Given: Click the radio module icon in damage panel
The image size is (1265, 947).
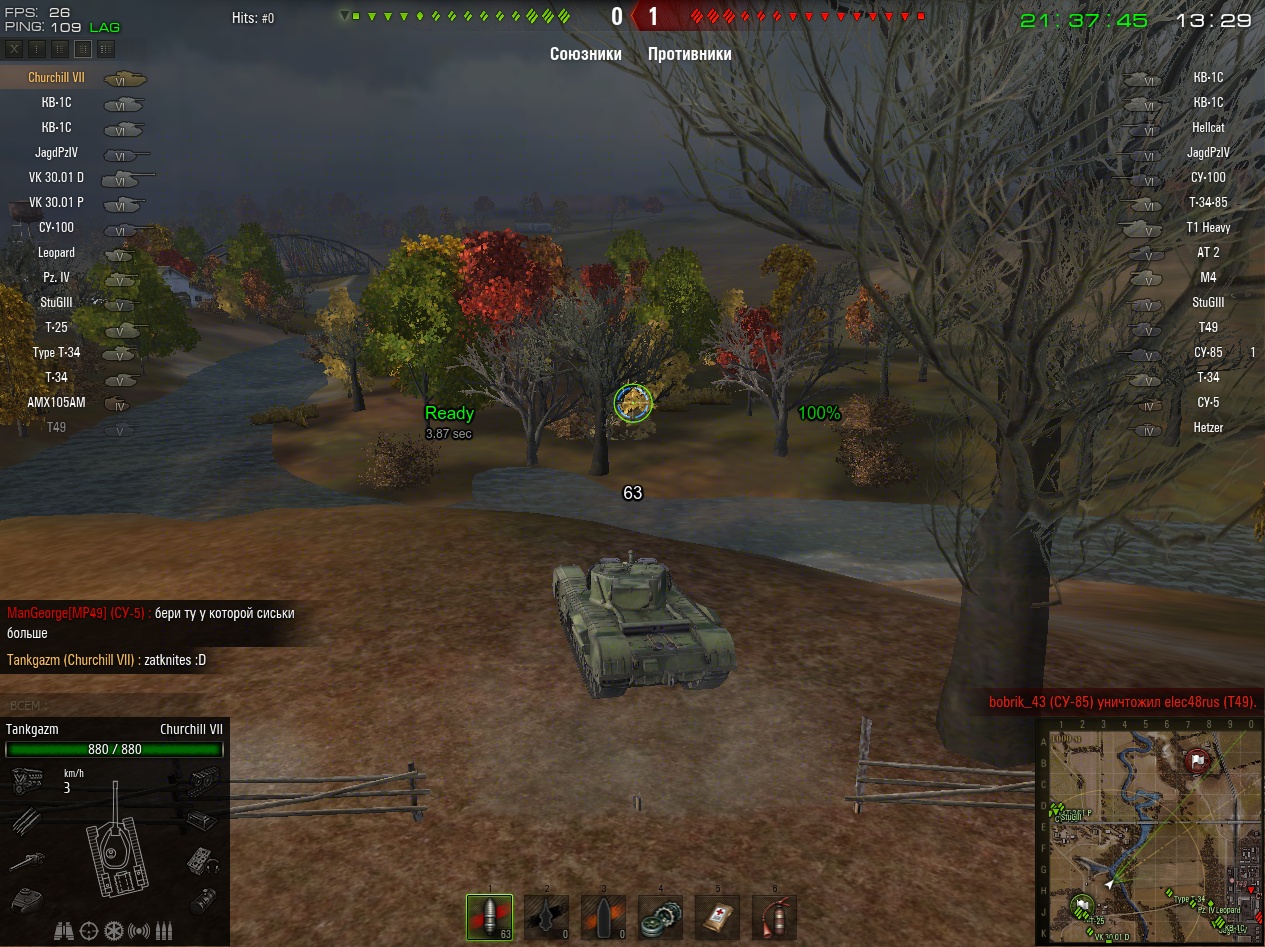Looking at the screenshot, I should 204,859.
